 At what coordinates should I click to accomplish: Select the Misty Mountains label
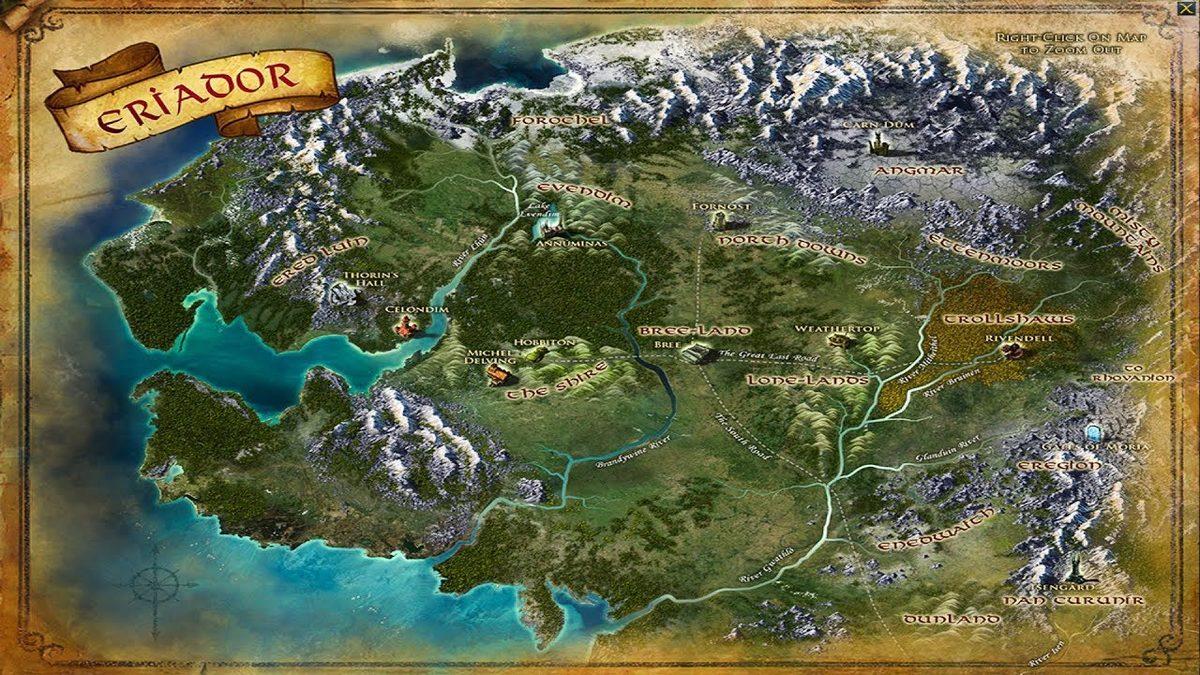(1119, 235)
